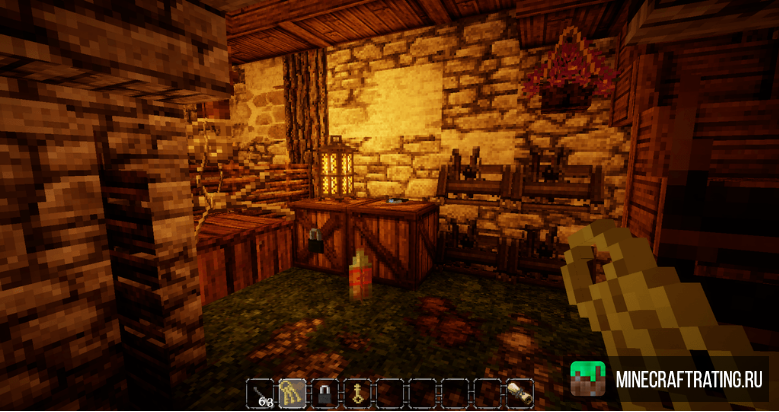Select the golden key ring slot
Image resolution: width=779 pixels, height=412 pixels.
pyautogui.click(x=293, y=393)
